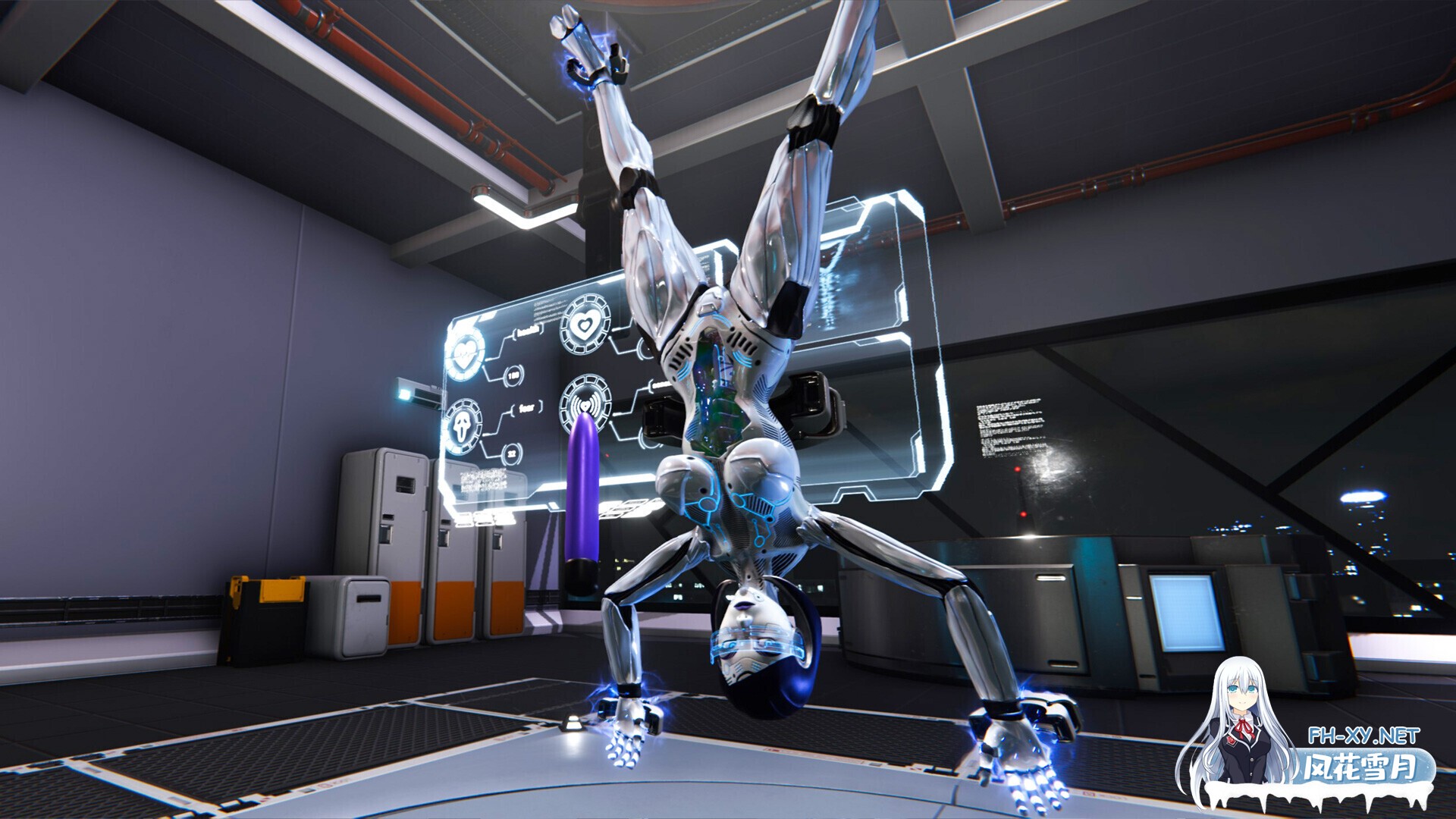Click the circular badge showing 100
The image size is (1456, 819).
pos(514,375)
